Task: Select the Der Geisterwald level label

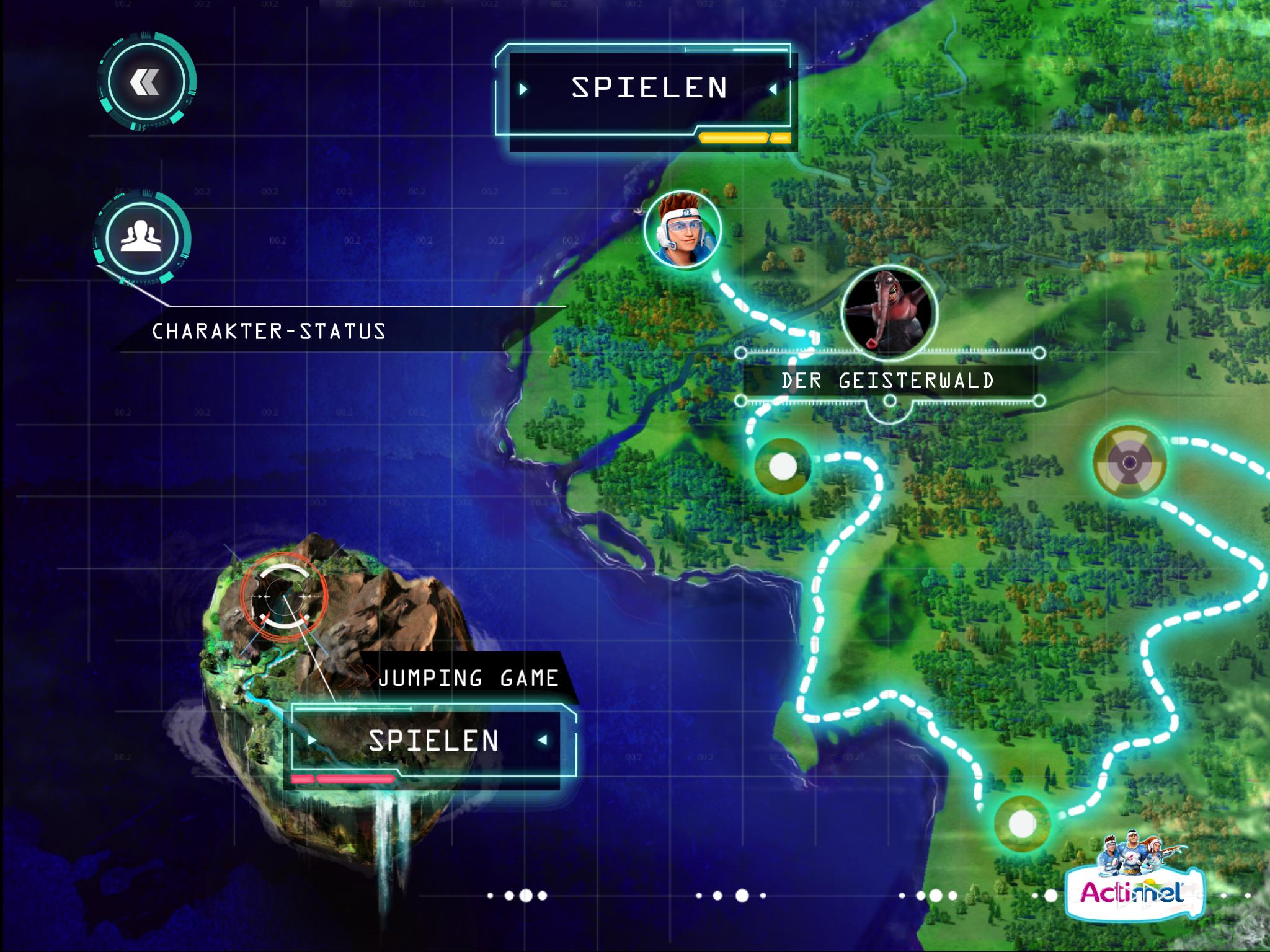Action: 888,381
